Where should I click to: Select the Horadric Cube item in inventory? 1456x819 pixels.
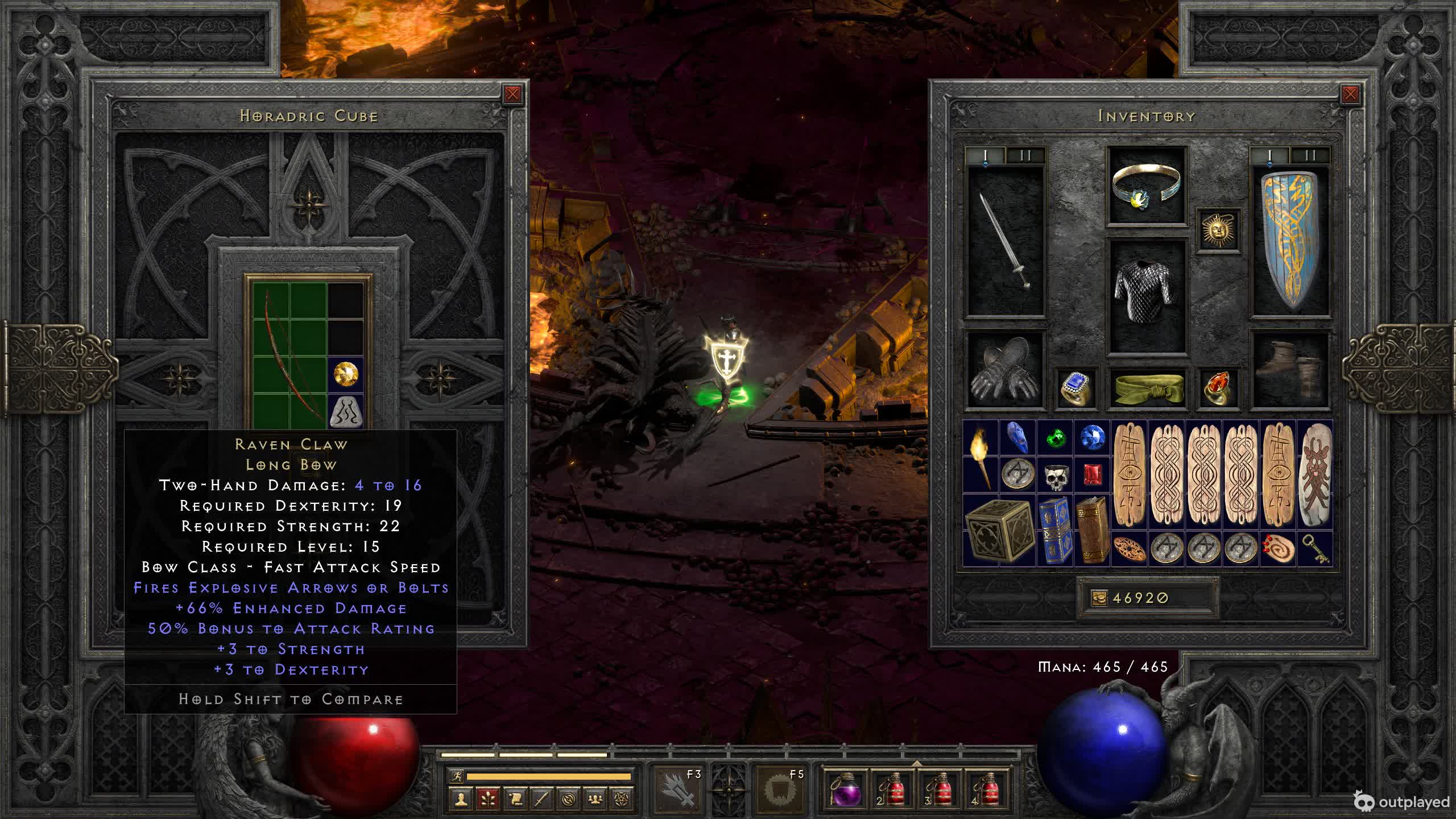point(999,530)
